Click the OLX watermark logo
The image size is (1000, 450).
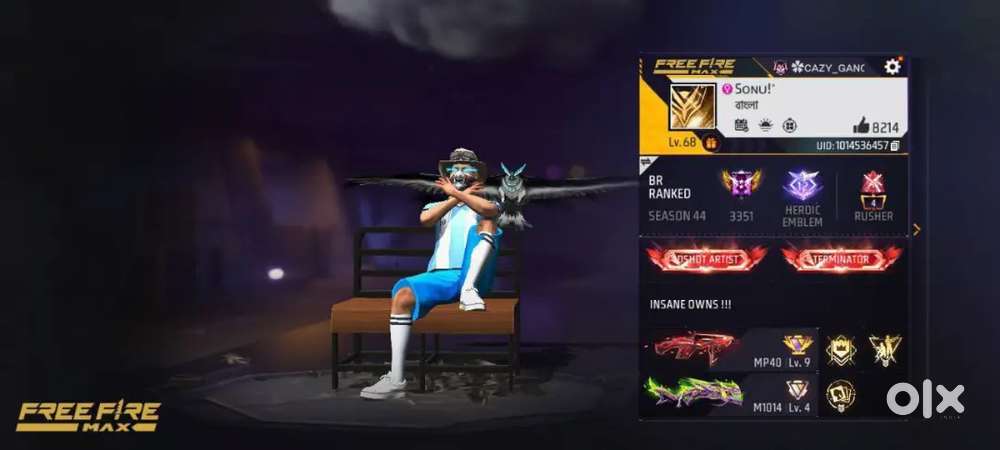(x=925, y=399)
